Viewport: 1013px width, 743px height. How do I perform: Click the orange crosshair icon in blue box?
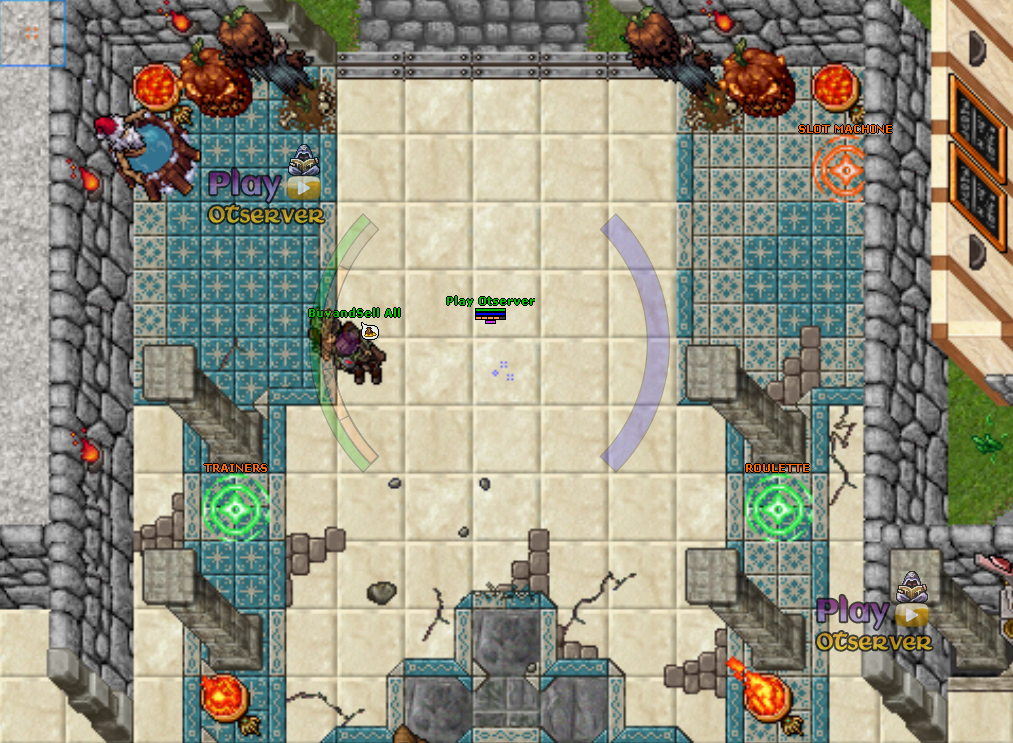(31, 33)
